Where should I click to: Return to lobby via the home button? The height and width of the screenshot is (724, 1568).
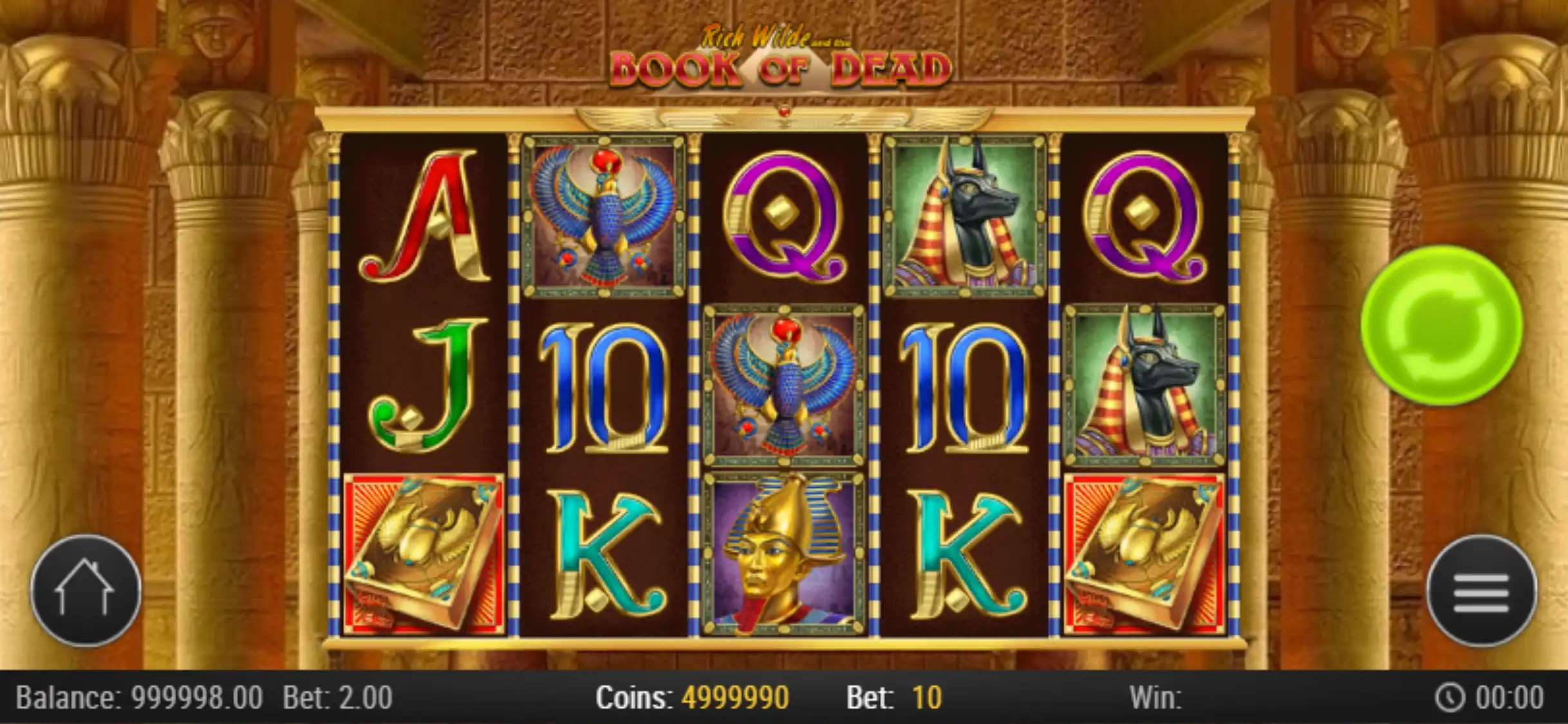click(x=86, y=590)
